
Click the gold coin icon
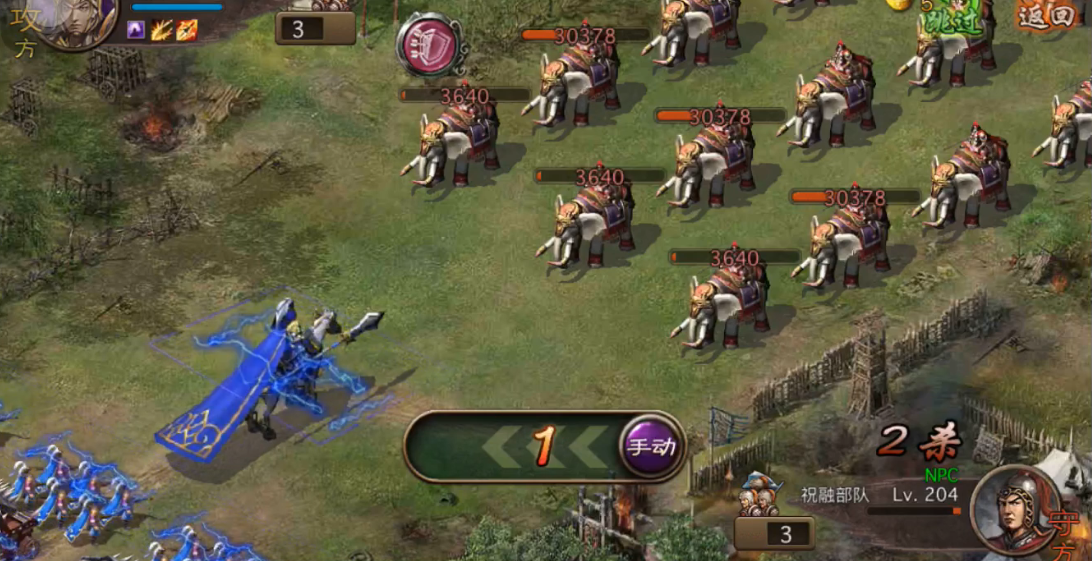point(899,4)
